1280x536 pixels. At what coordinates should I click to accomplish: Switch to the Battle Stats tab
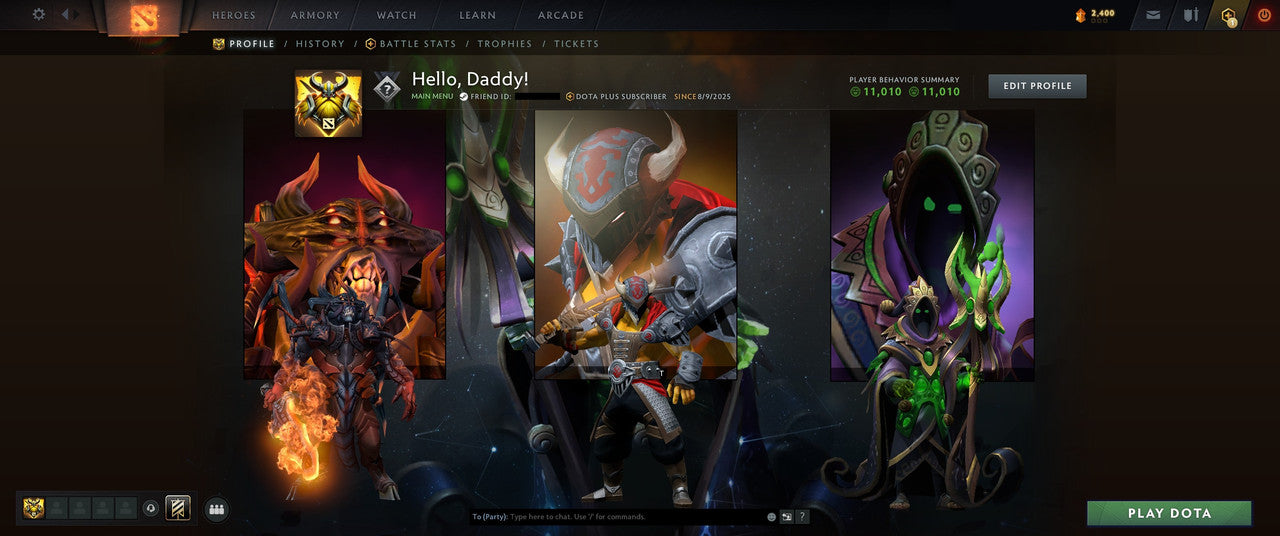411,44
